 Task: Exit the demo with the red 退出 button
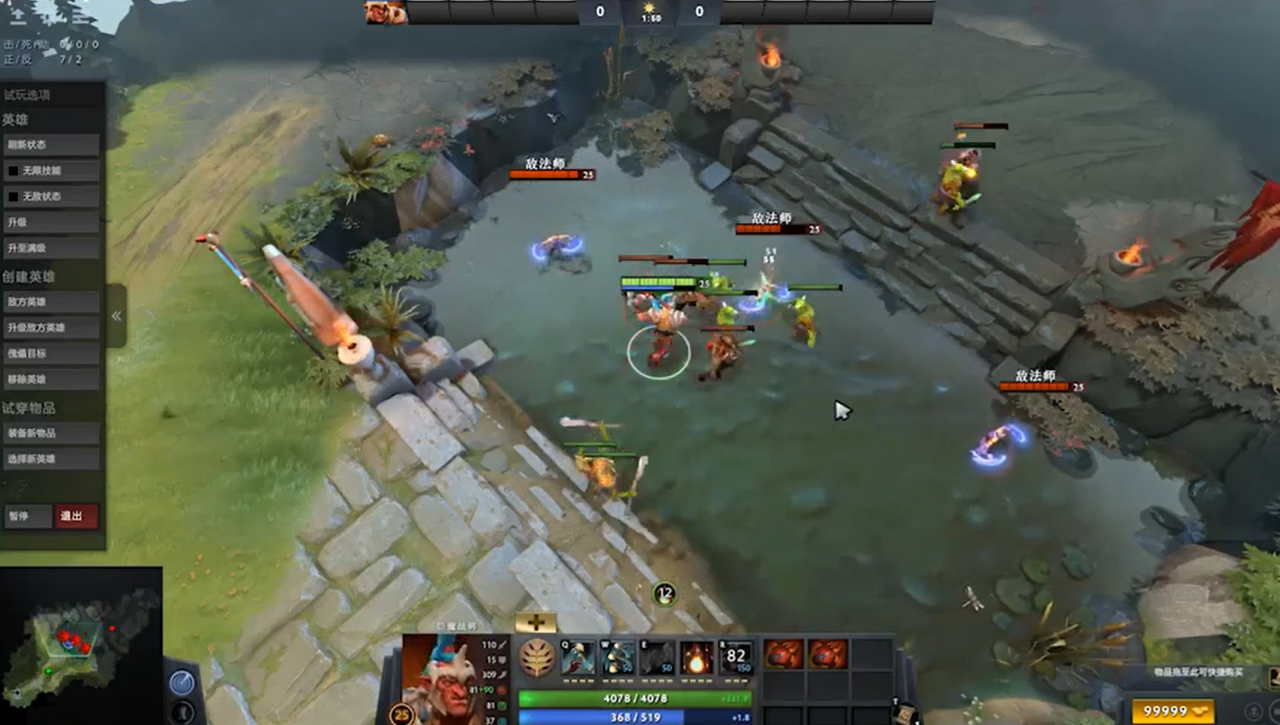(x=76, y=517)
